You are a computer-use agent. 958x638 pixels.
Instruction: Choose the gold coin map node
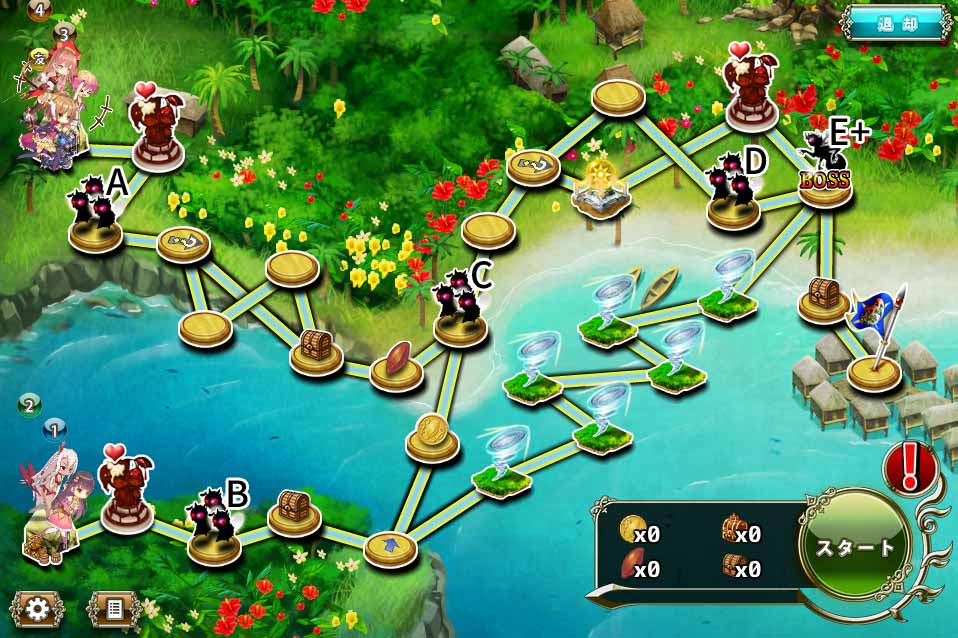tap(432, 434)
